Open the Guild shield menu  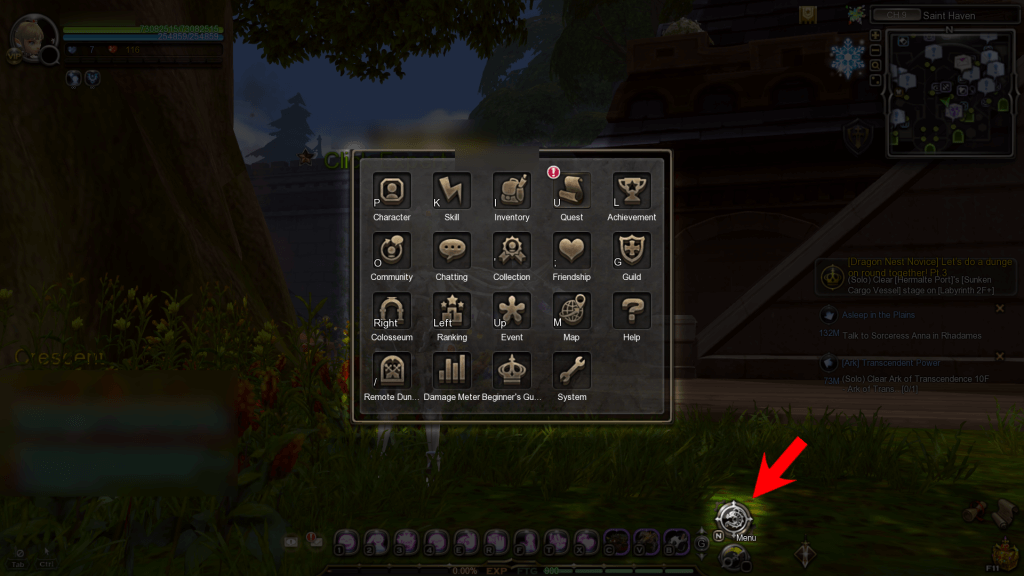coord(631,250)
